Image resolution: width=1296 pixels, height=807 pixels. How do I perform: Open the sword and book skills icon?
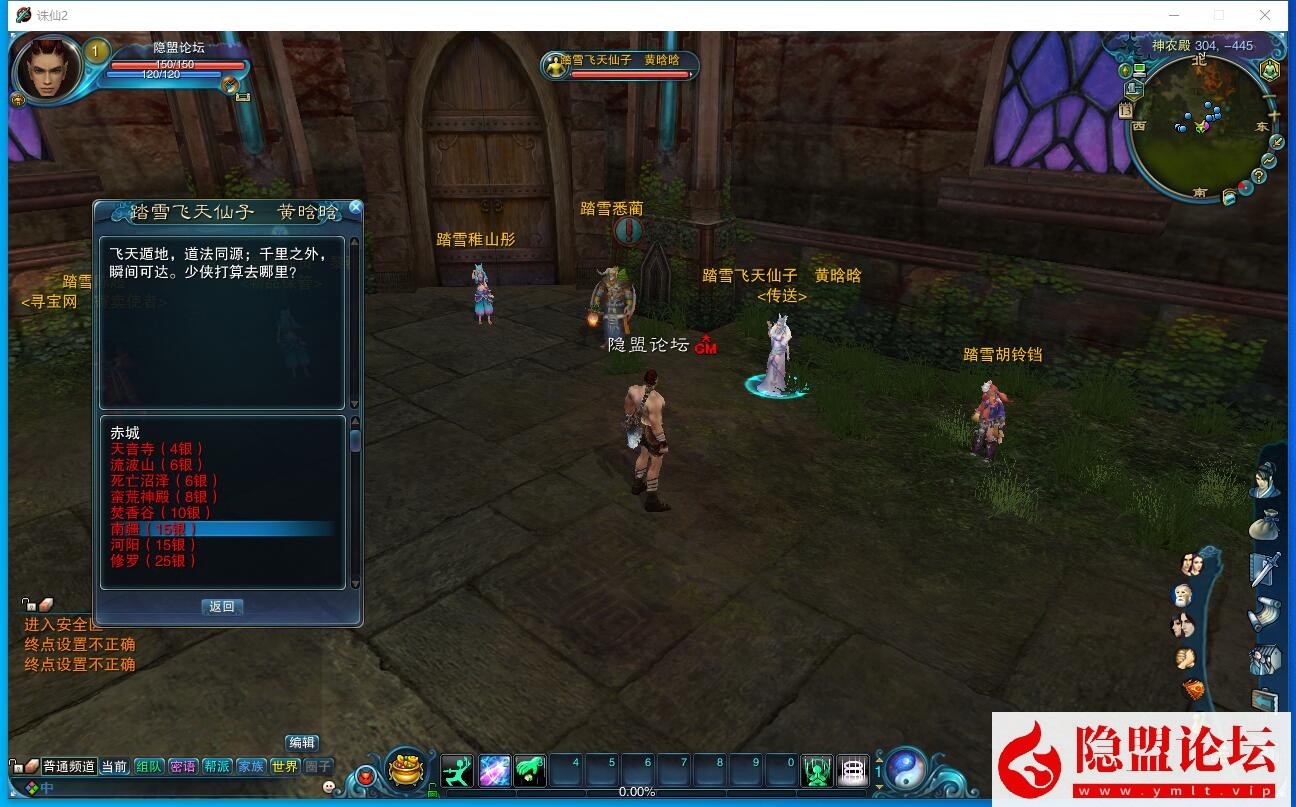[x=1264, y=569]
